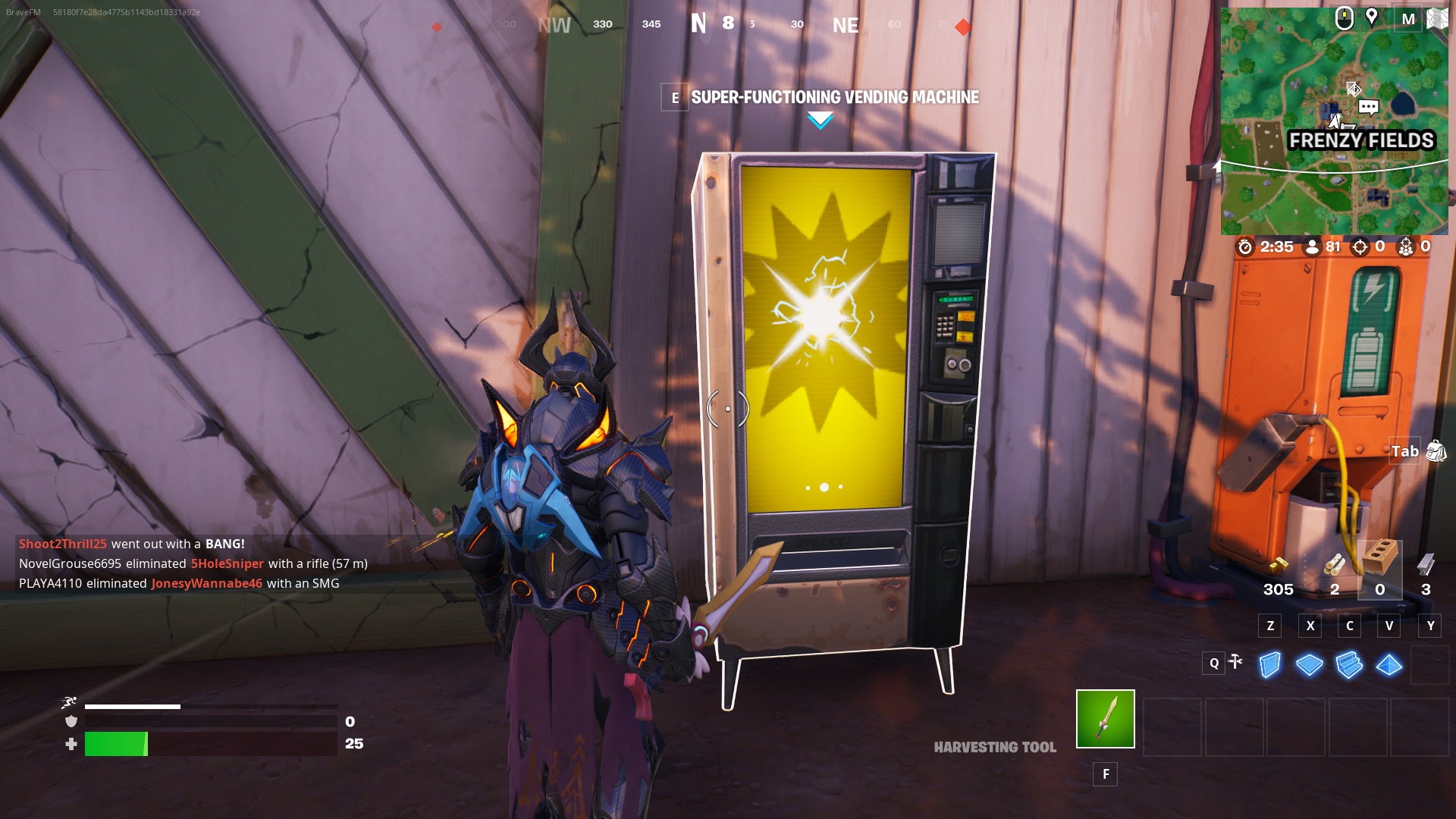Screen dimensions: 1456x819
Task: Choose the wall building piece
Action: [x=1269, y=665]
